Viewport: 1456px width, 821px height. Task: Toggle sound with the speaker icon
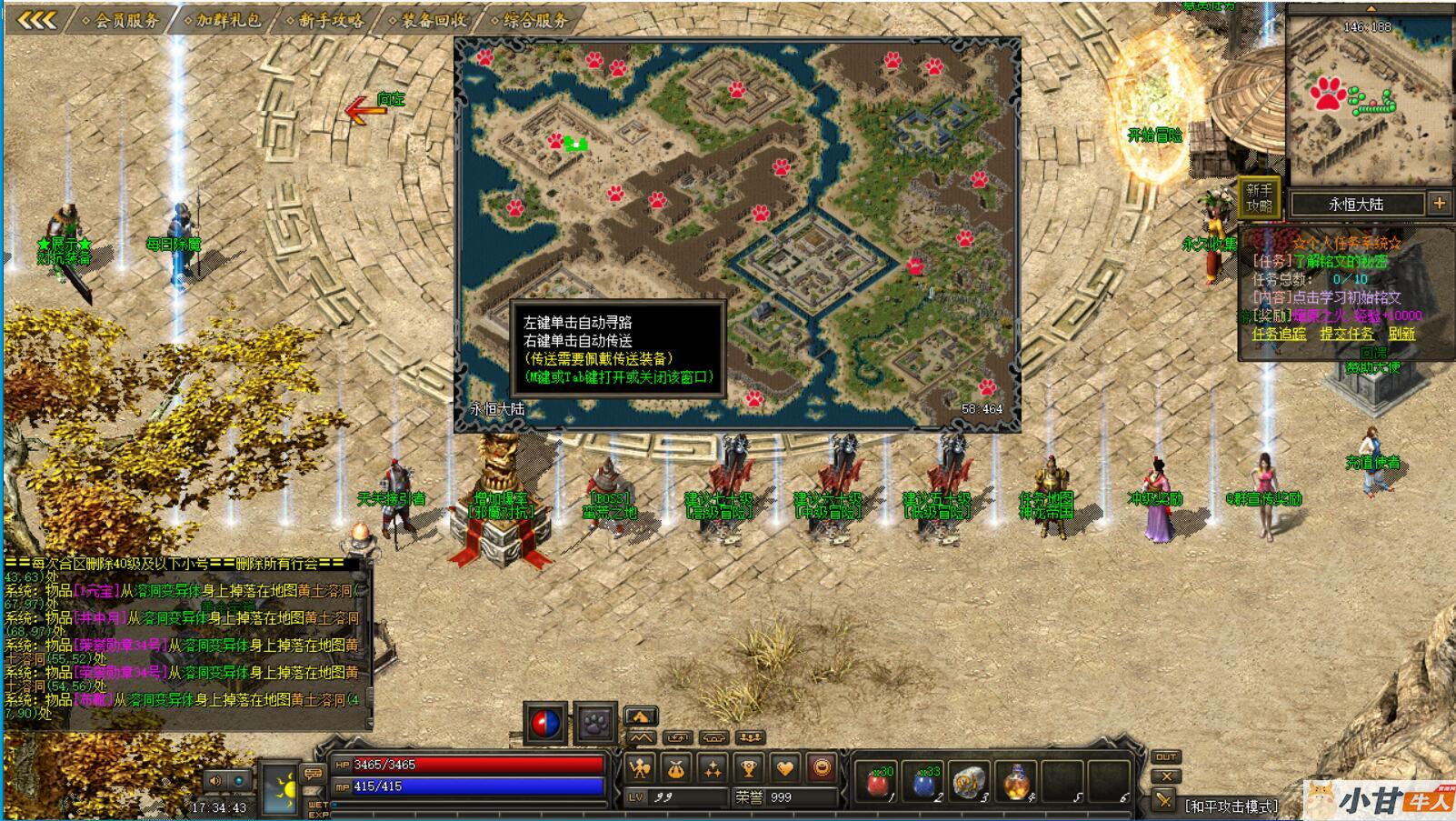point(215,780)
